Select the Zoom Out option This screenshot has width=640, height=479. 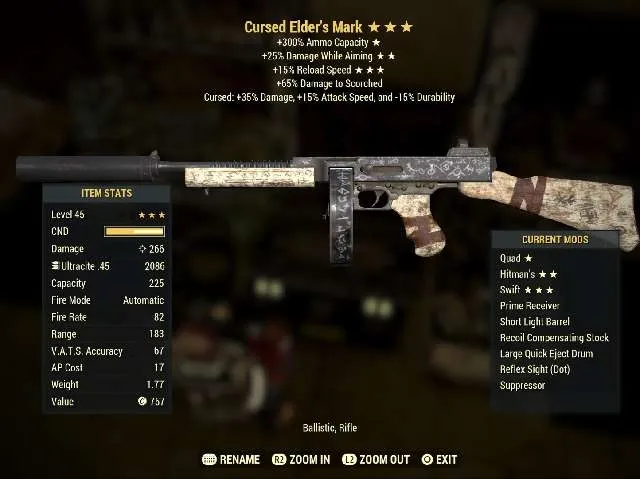tap(376, 460)
